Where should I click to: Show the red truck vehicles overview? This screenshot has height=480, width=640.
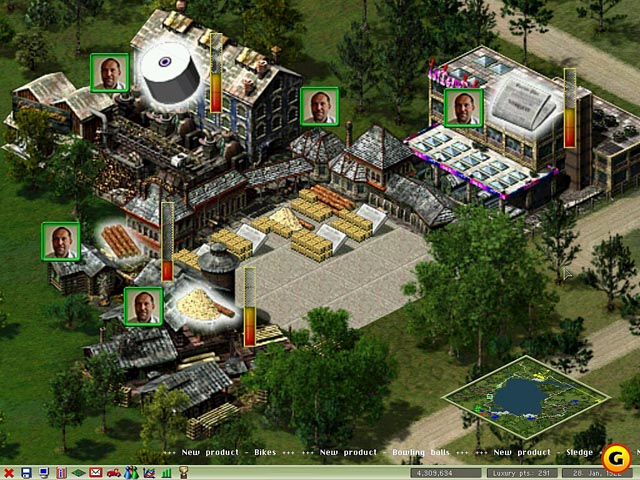[x=114, y=472]
